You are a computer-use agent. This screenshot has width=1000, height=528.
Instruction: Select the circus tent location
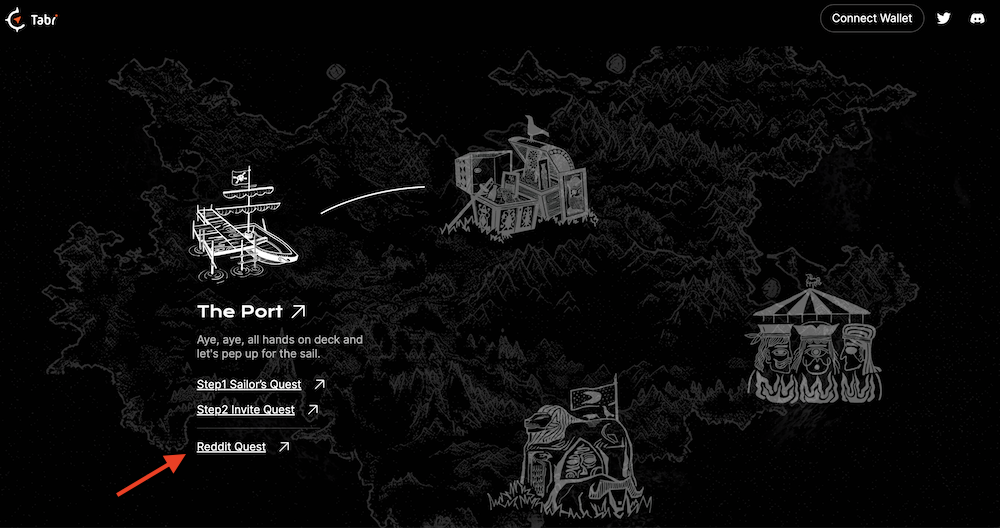(x=811, y=347)
